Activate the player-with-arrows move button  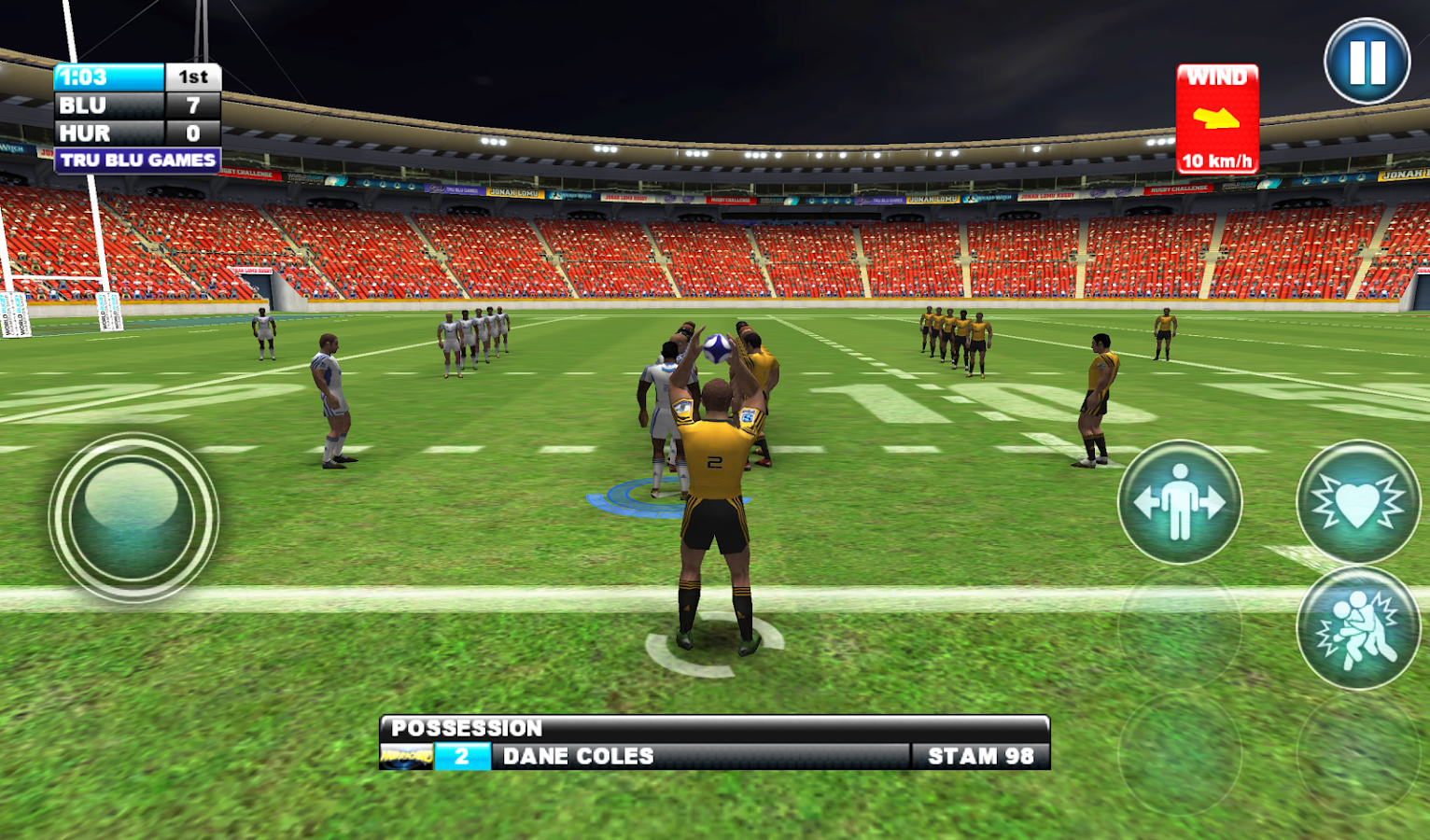tap(1179, 502)
